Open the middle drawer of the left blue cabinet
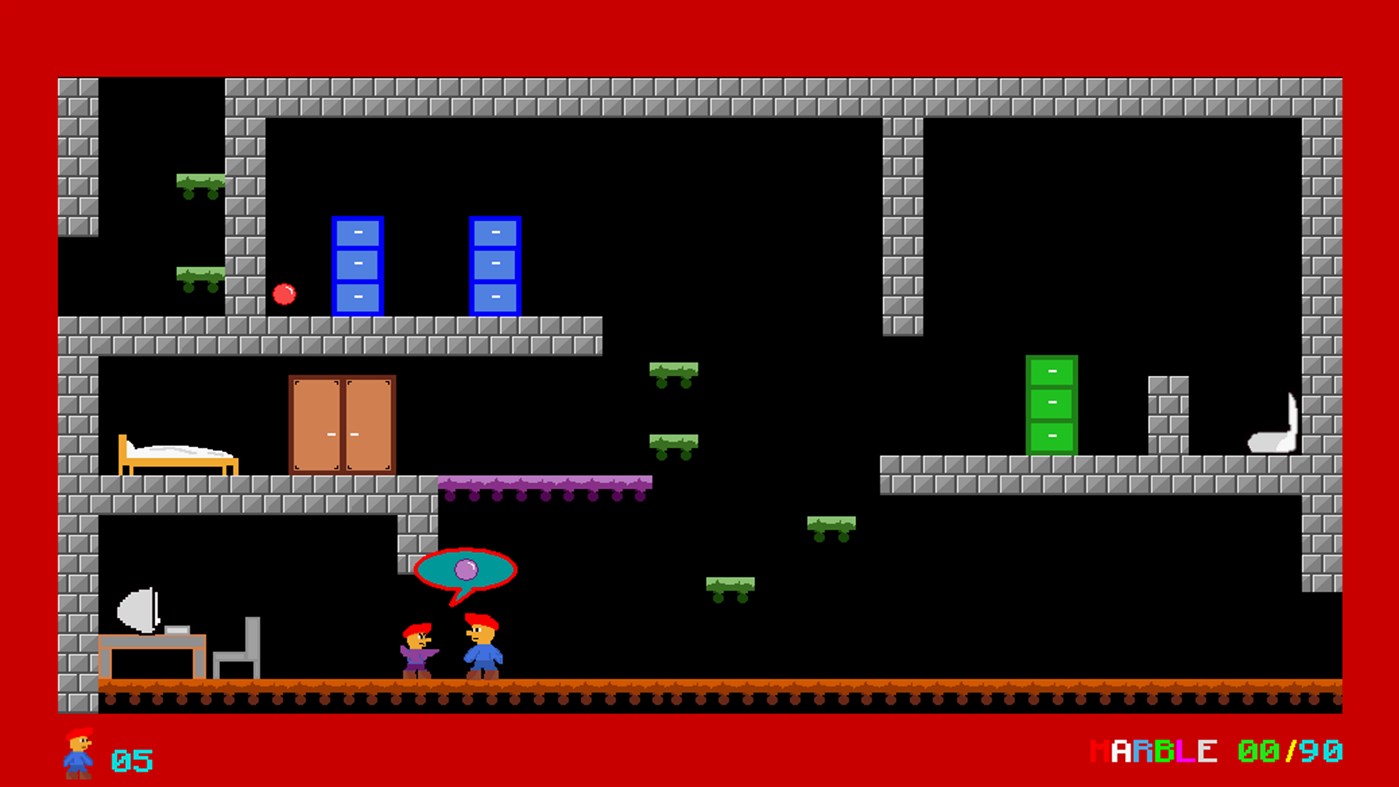The height and width of the screenshot is (787, 1399). [x=356, y=263]
